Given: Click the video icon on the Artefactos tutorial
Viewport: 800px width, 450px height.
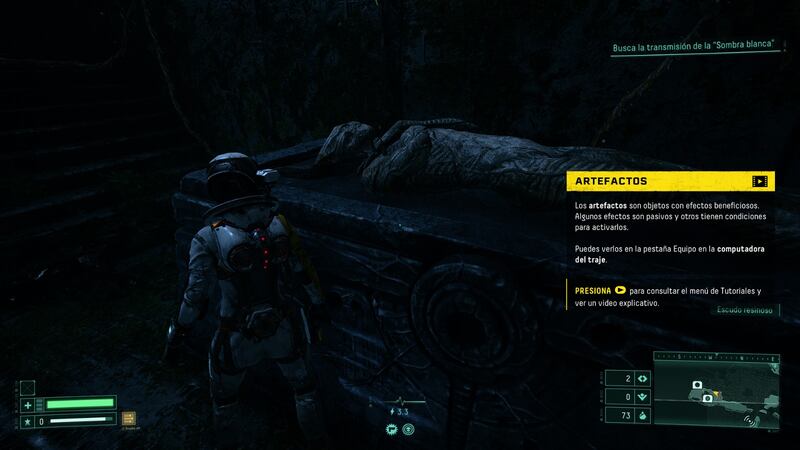Looking at the screenshot, I should click(760, 181).
